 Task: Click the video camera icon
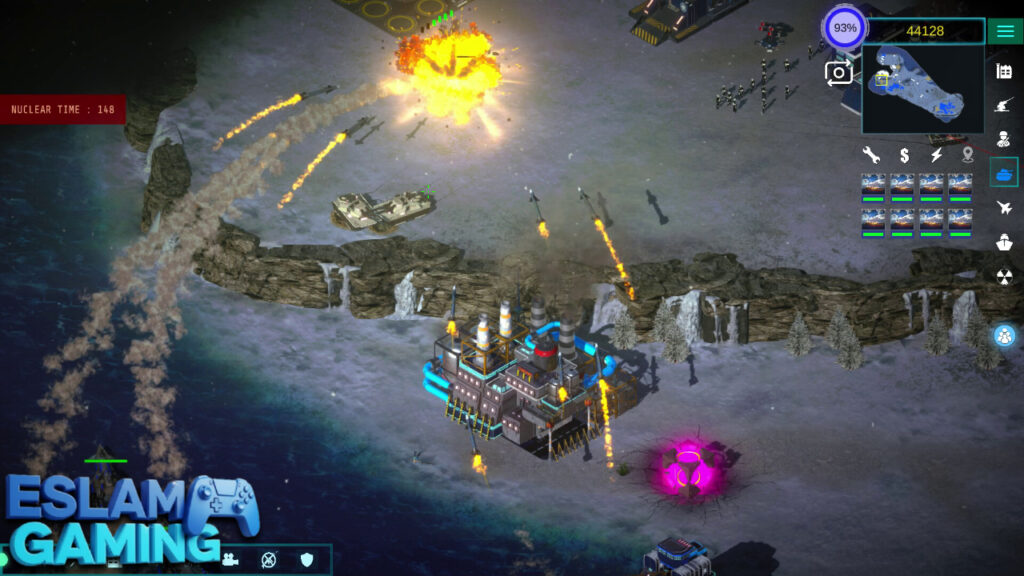(230, 560)
